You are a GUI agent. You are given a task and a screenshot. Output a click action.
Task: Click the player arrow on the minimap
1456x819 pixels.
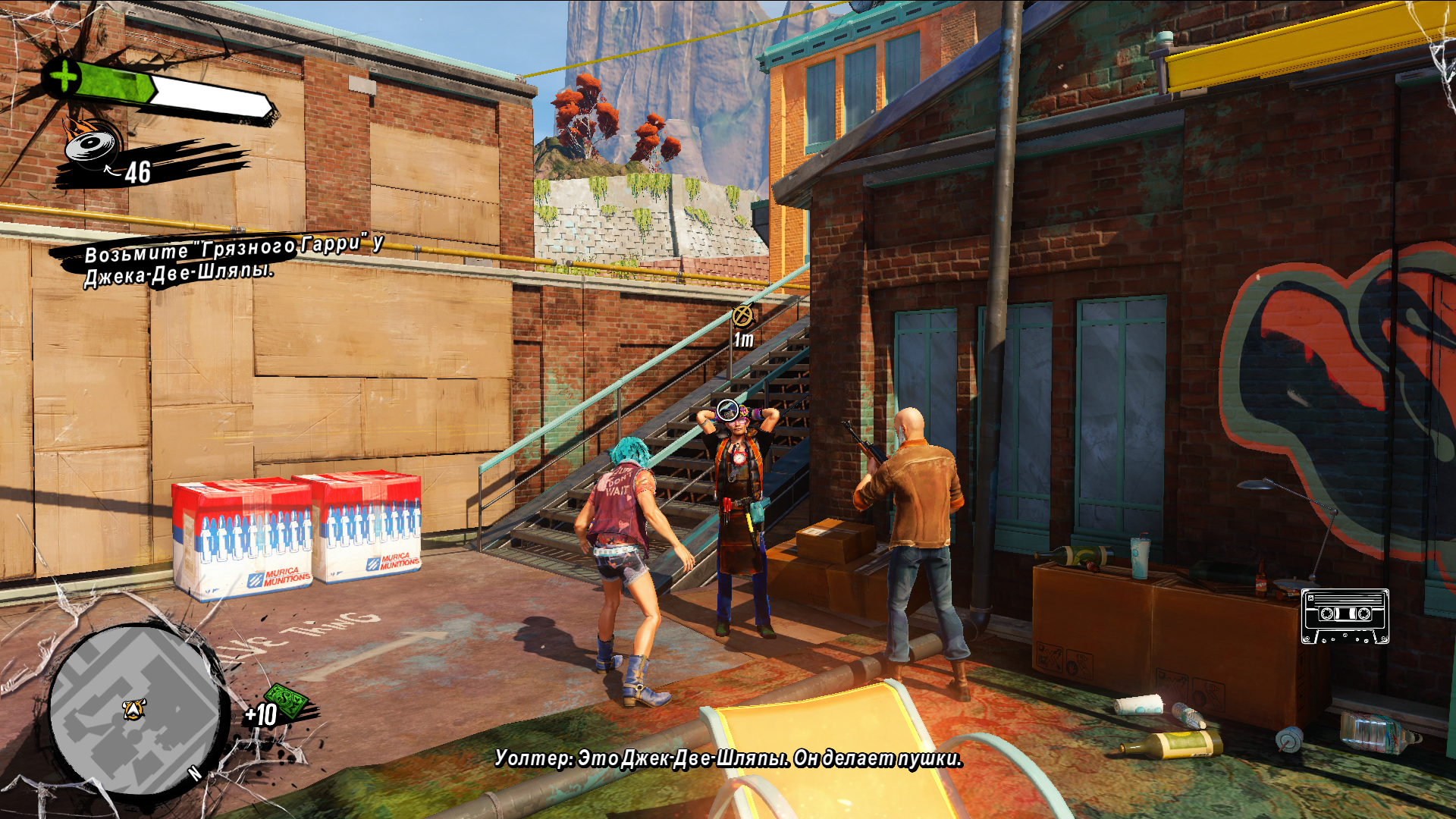pos(134,709)
